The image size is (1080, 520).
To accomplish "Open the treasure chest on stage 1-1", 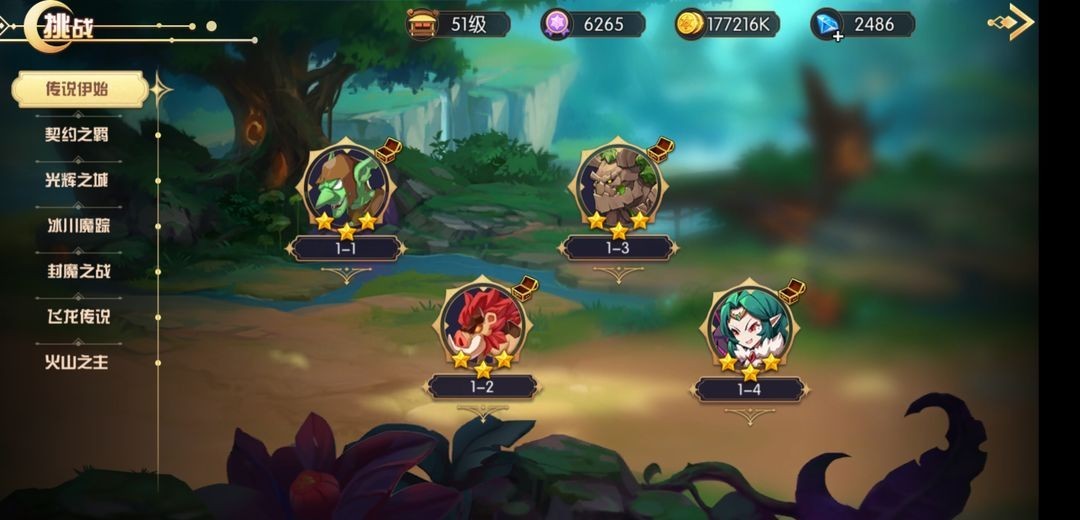I will [388, 151].
